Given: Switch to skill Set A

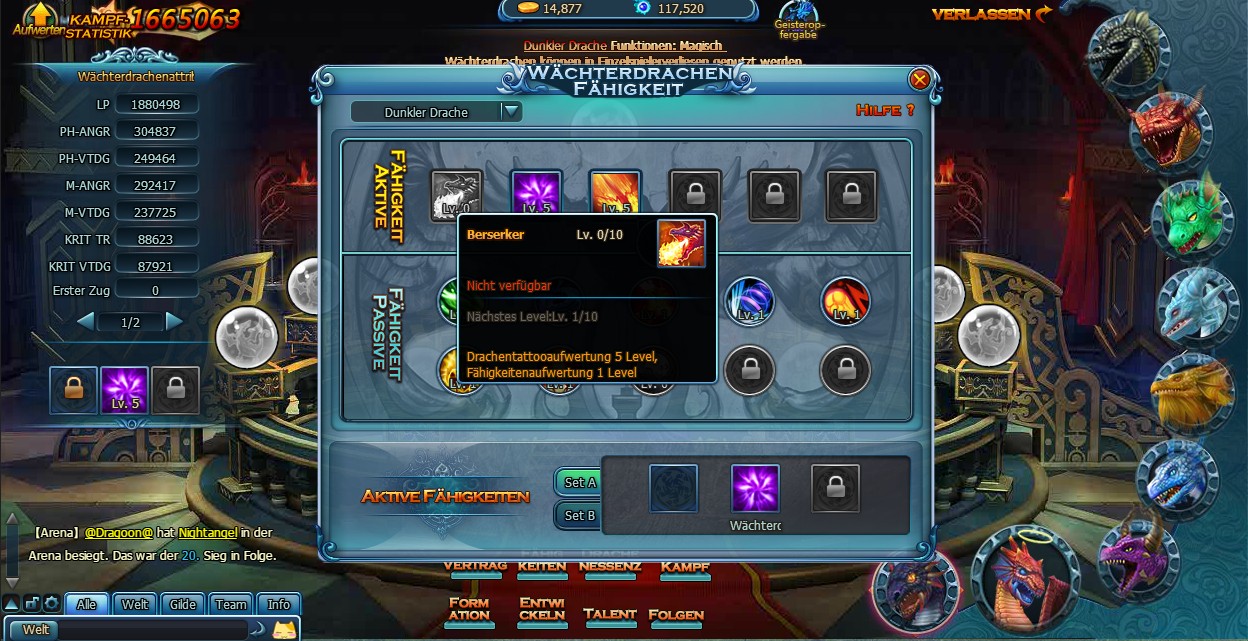Looking at the screenshot, I should click(x=580, y=482).
